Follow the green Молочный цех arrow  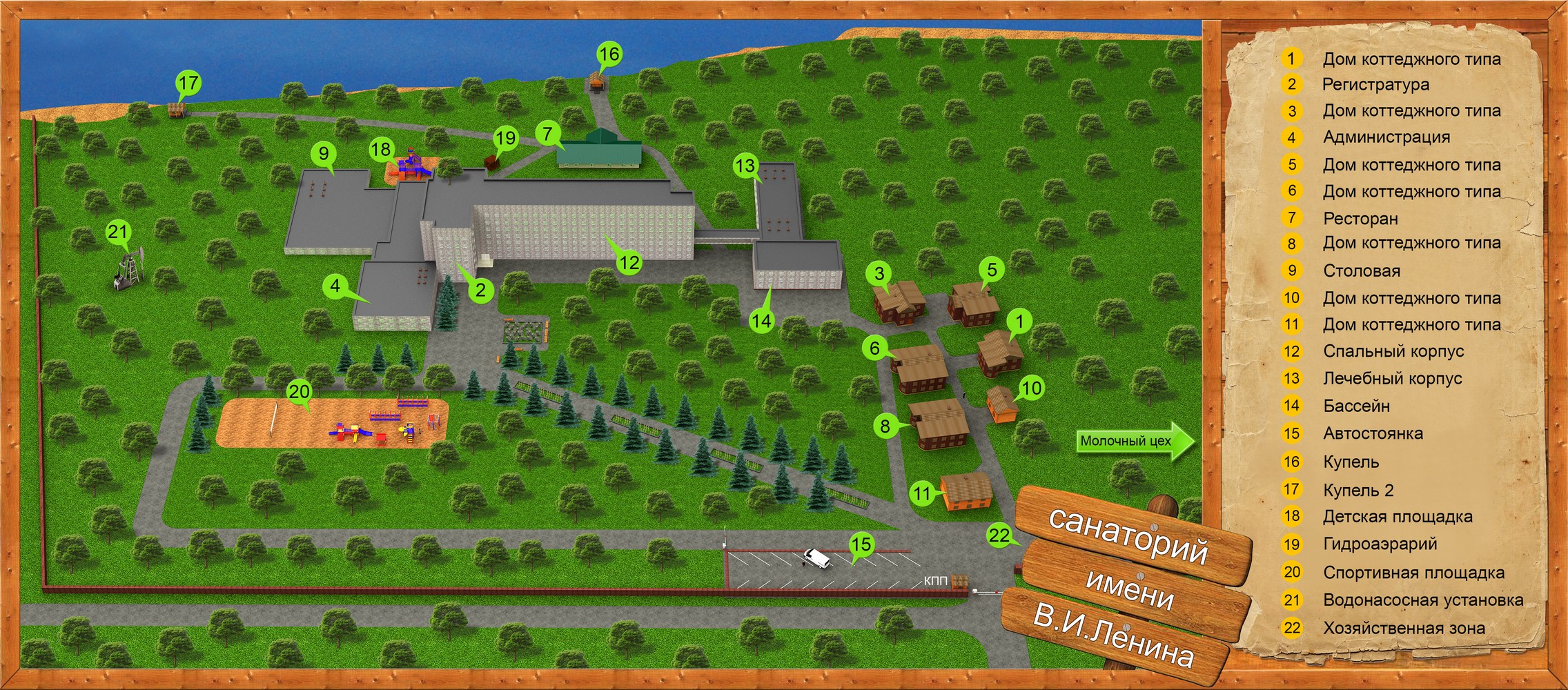pos(1133,441)
